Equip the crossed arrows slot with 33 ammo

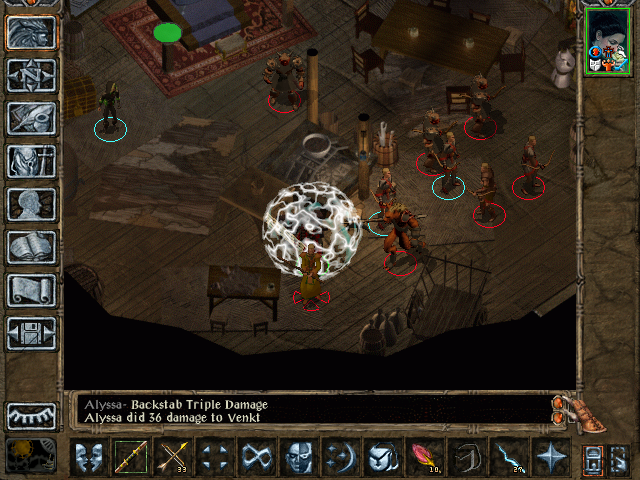coord(173,458)
